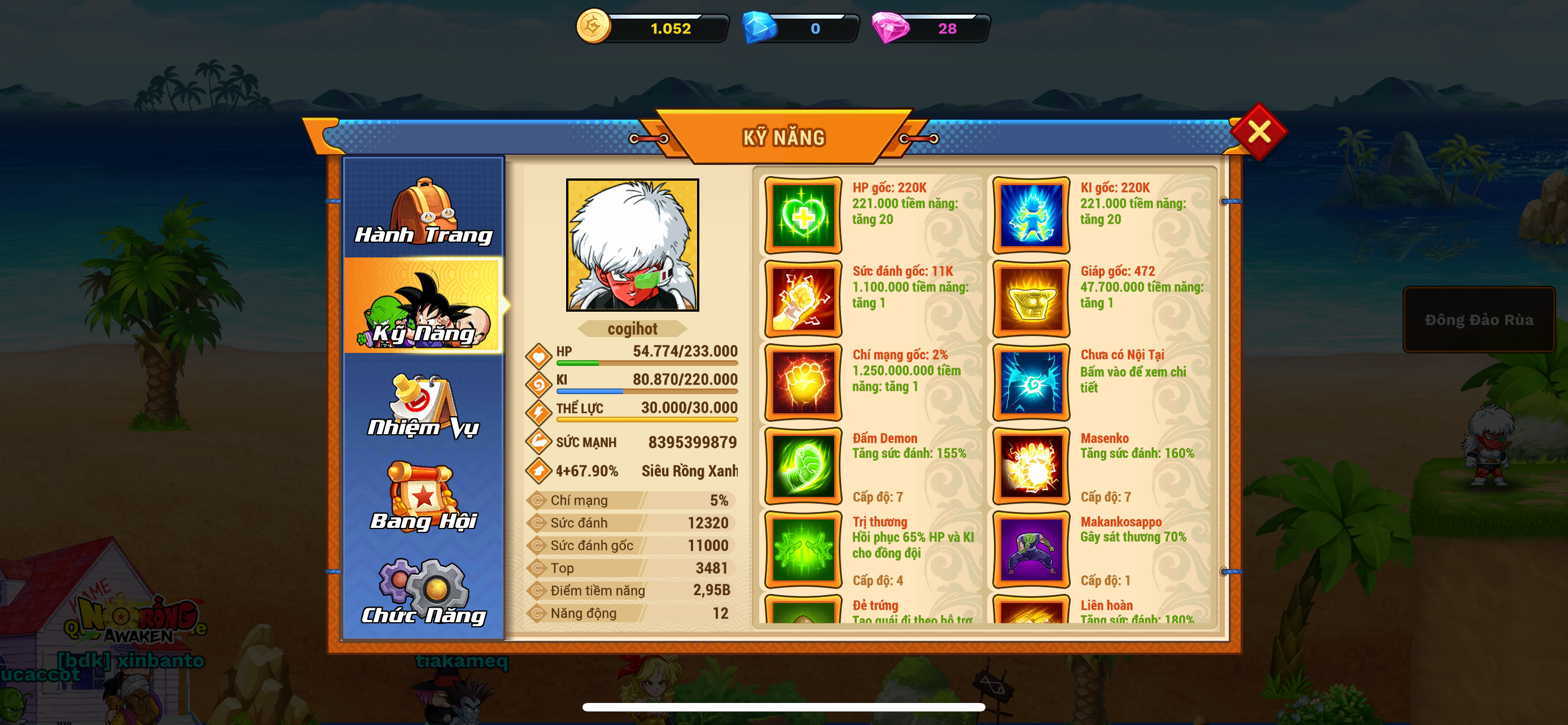Click the cogihot character portrait
This screenshot has height=725, width=1568.
632,244
